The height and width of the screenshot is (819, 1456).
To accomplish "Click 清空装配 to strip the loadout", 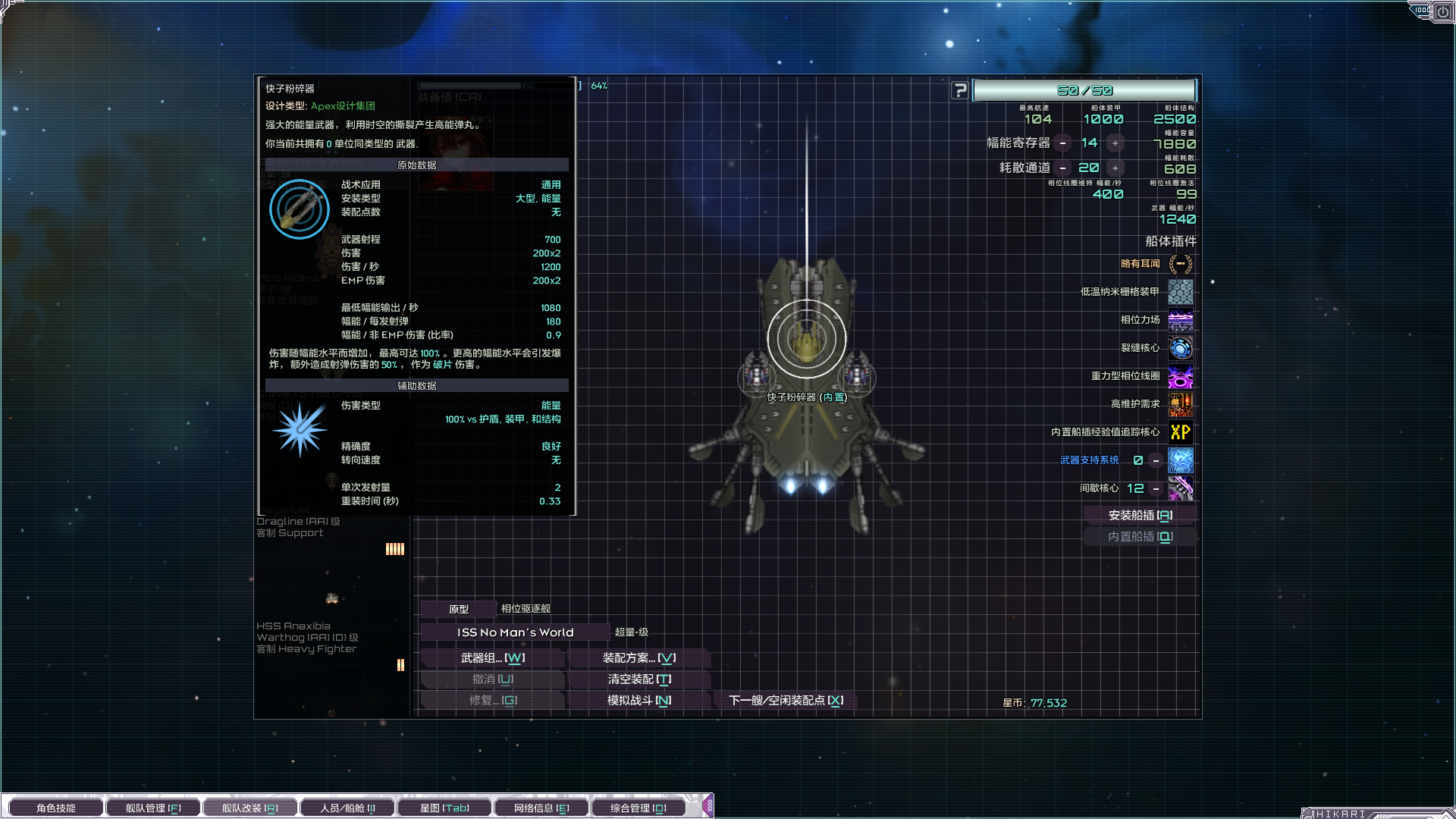I will tap(639, 679).
